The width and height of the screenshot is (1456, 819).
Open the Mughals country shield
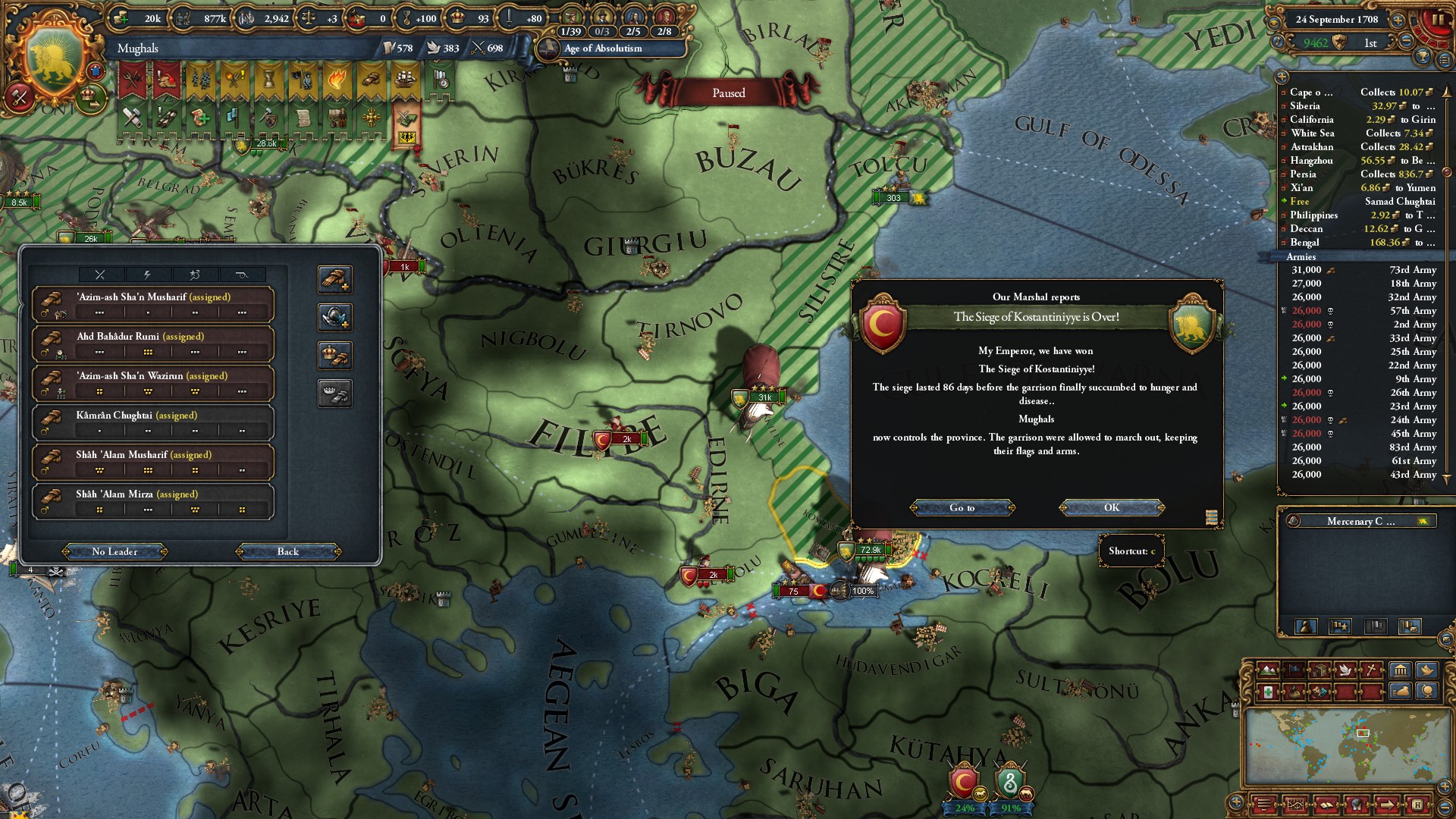click(x=53, y=62)
